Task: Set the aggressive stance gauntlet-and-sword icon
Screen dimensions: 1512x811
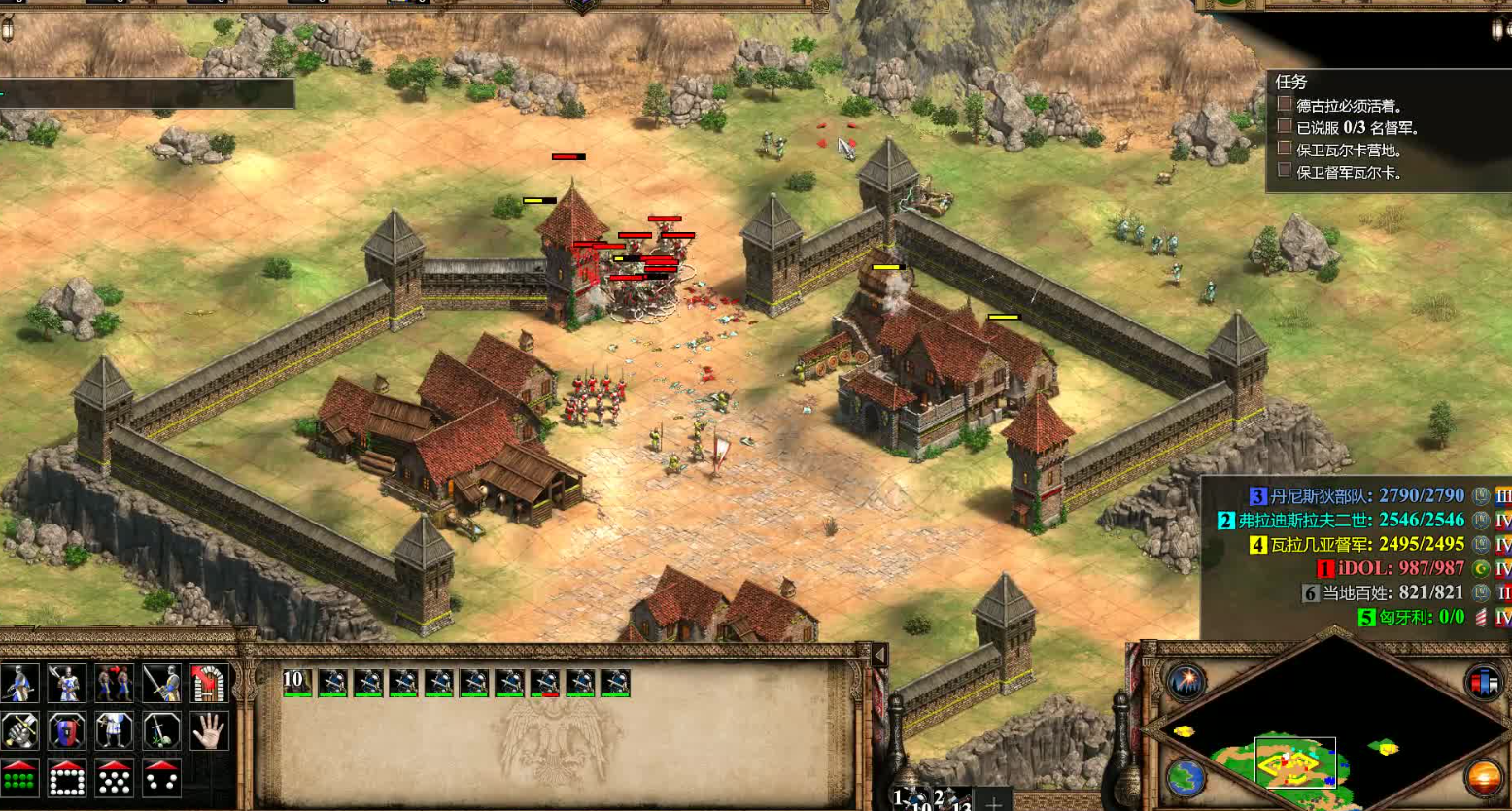Action: (19, 730)
